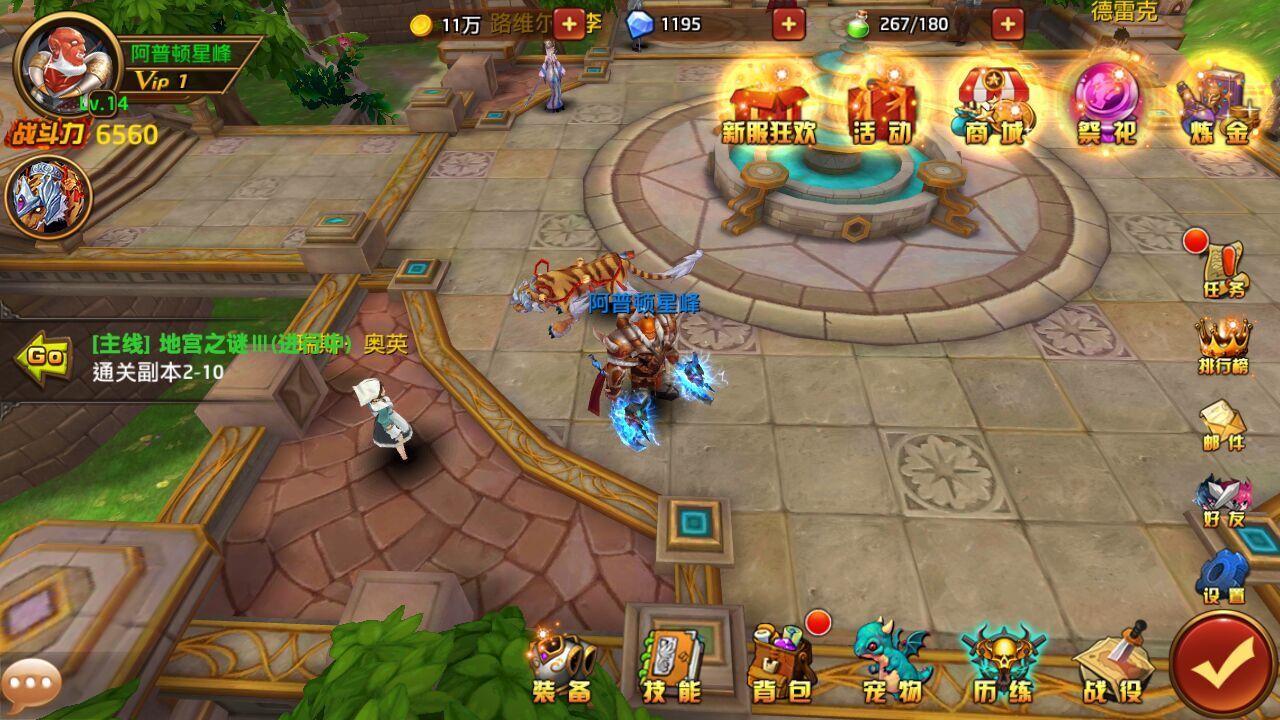Buy more diamonds with plus button
Viewport: 1280px width, 720px height.
click(788, 24)
